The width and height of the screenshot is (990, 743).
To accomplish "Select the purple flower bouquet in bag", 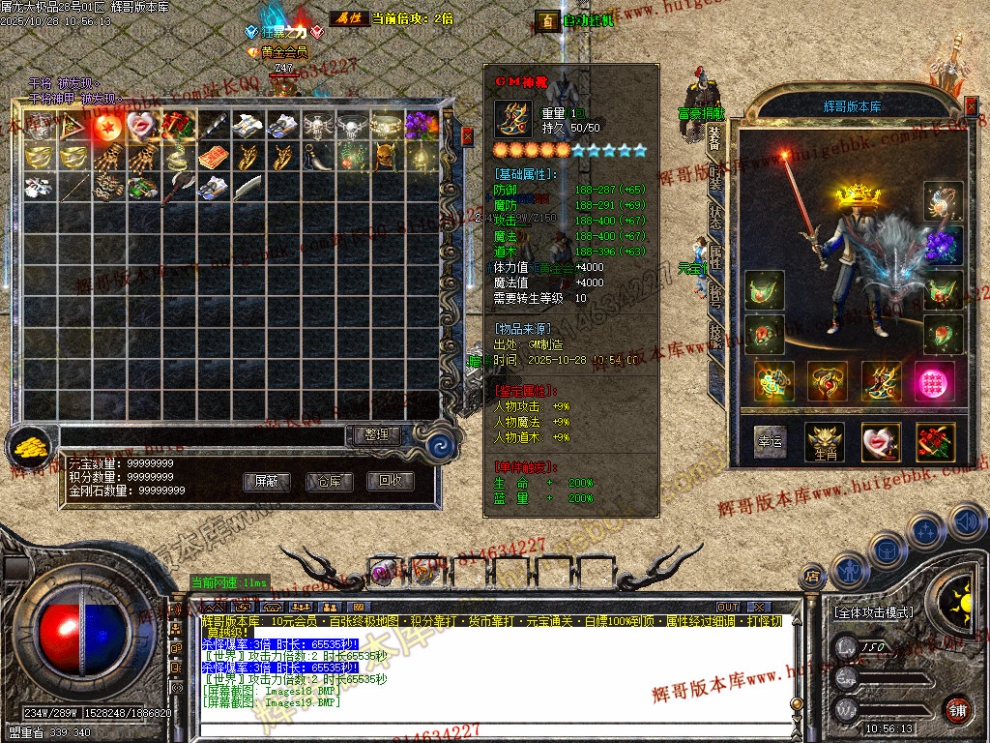I will point(422,125).
